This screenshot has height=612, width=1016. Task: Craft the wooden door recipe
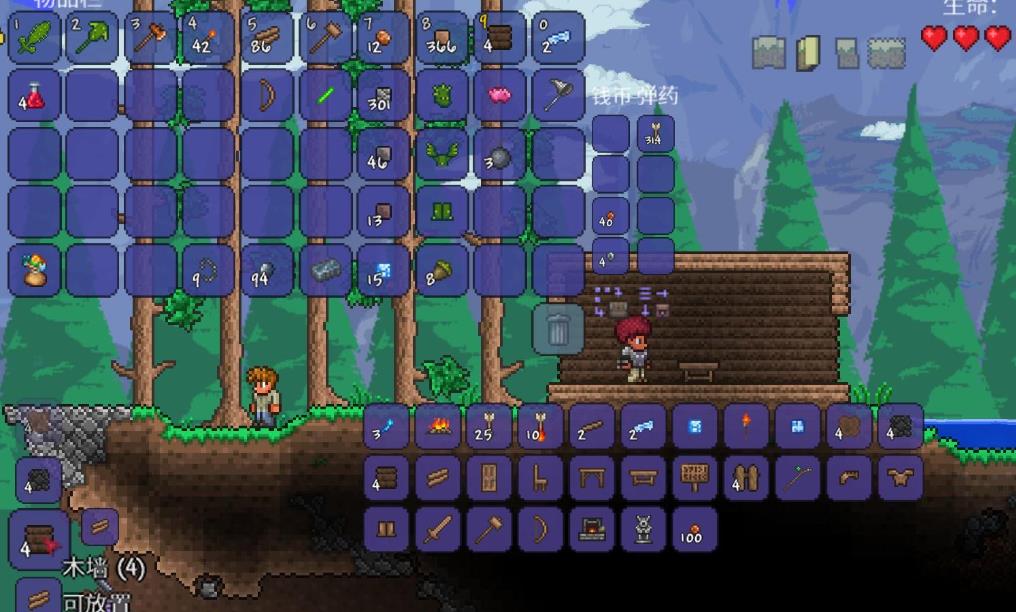tap(490, 478)
